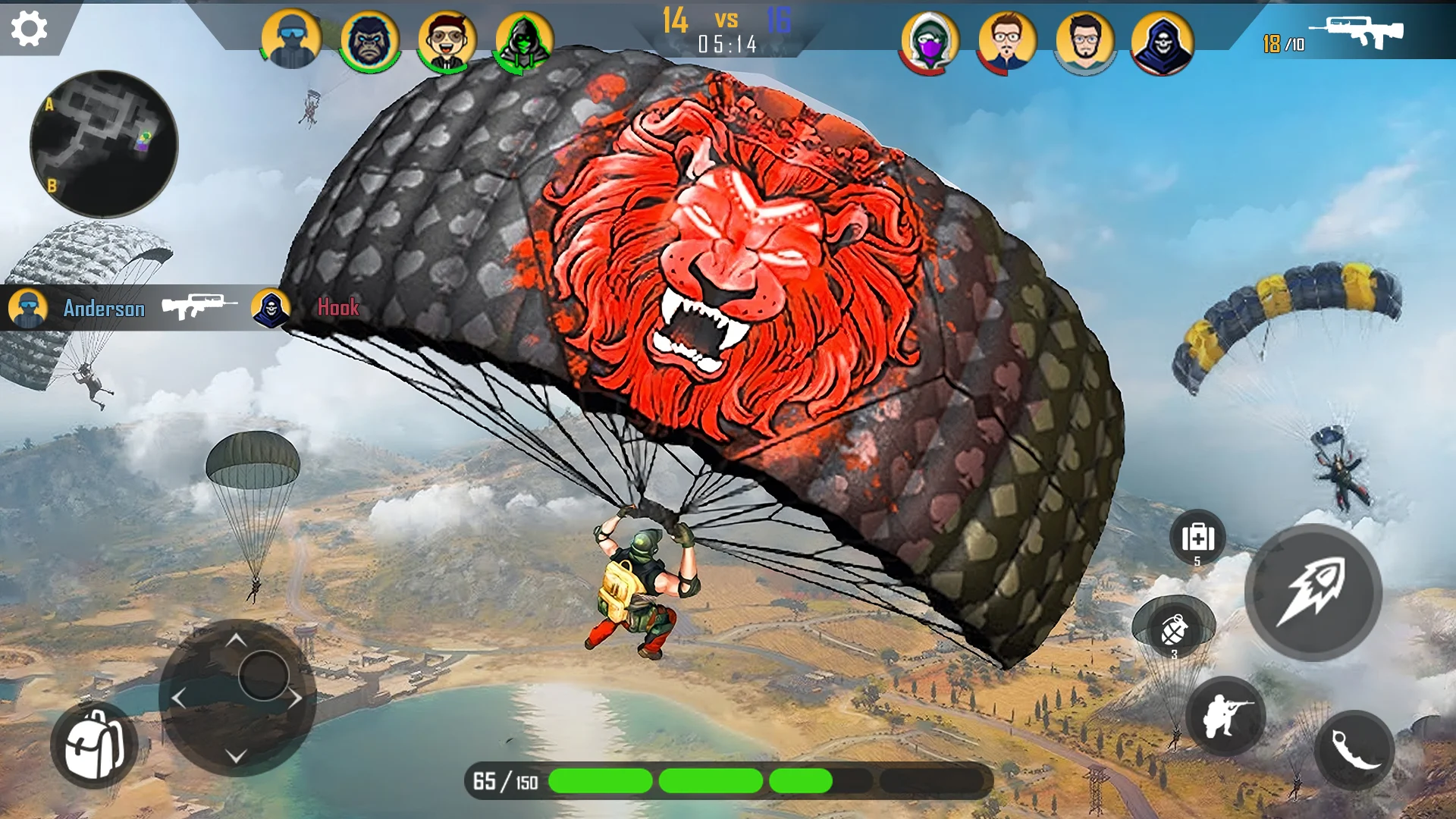Select the bearded glasses enemy avatar
Viewport: 1456px width, 819px height.
click(1084, 42)
